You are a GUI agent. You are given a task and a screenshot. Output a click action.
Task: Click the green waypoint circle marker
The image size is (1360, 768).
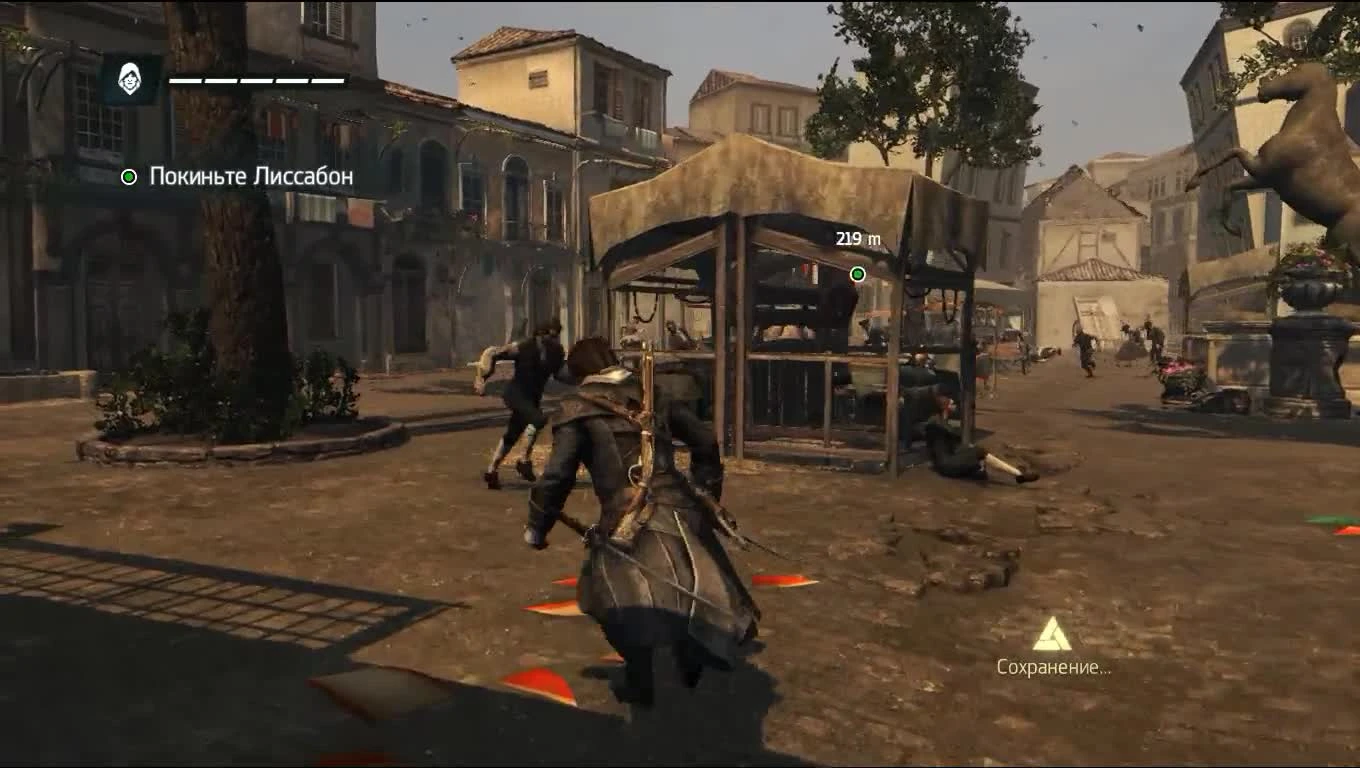pyautogui.click(x=856, y=272)
